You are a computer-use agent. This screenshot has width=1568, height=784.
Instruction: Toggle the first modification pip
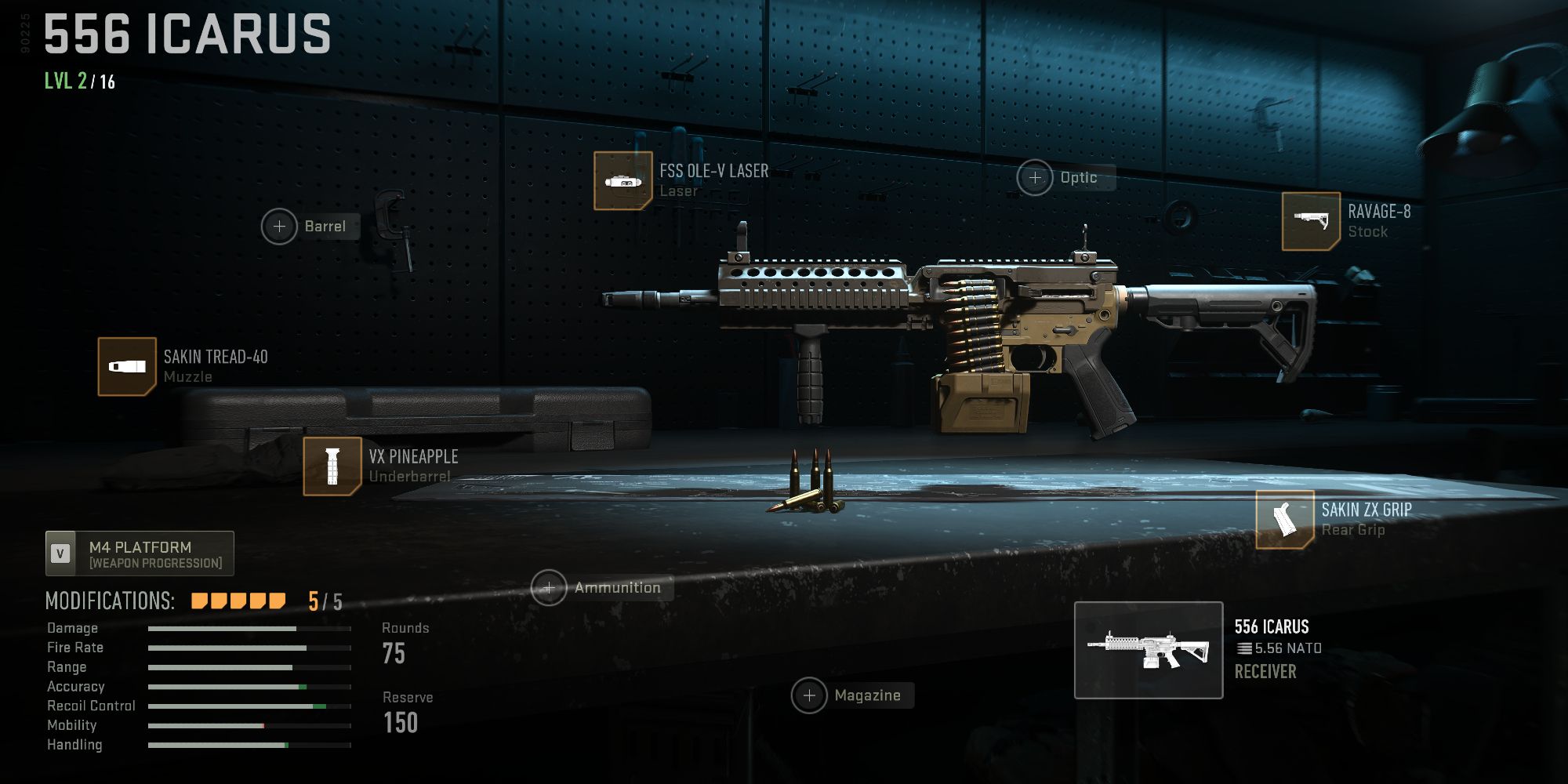198,600
